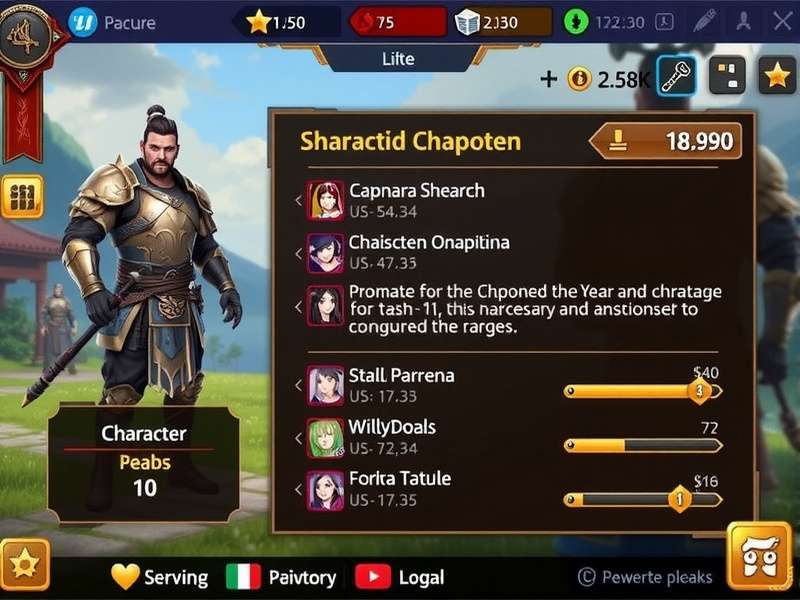This screenshot has height=600, width=800.
Task: Open the grid squares menu button
Action: (728, 77)
